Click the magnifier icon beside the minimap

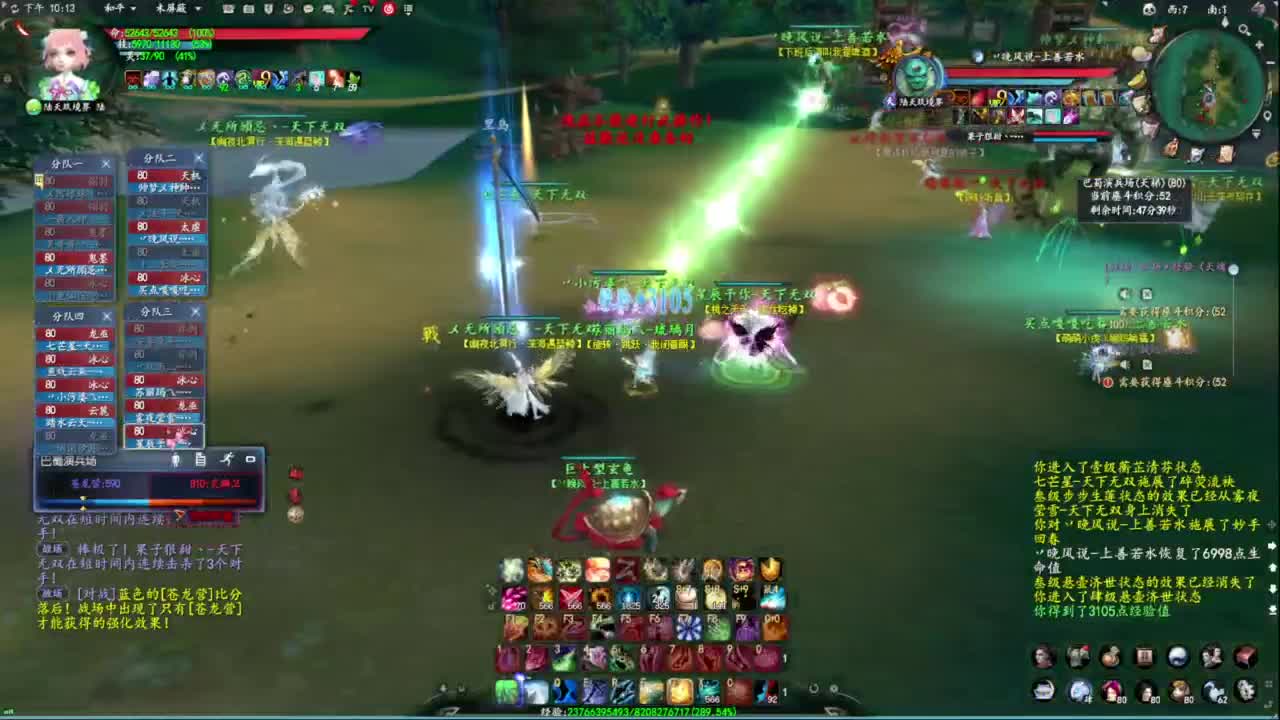click(1243, 29)
